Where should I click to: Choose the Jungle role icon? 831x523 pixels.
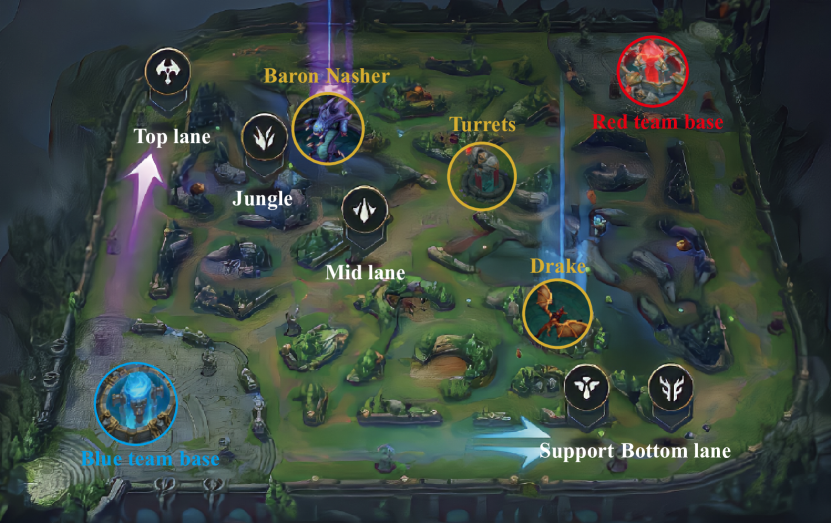click(264, 137)
